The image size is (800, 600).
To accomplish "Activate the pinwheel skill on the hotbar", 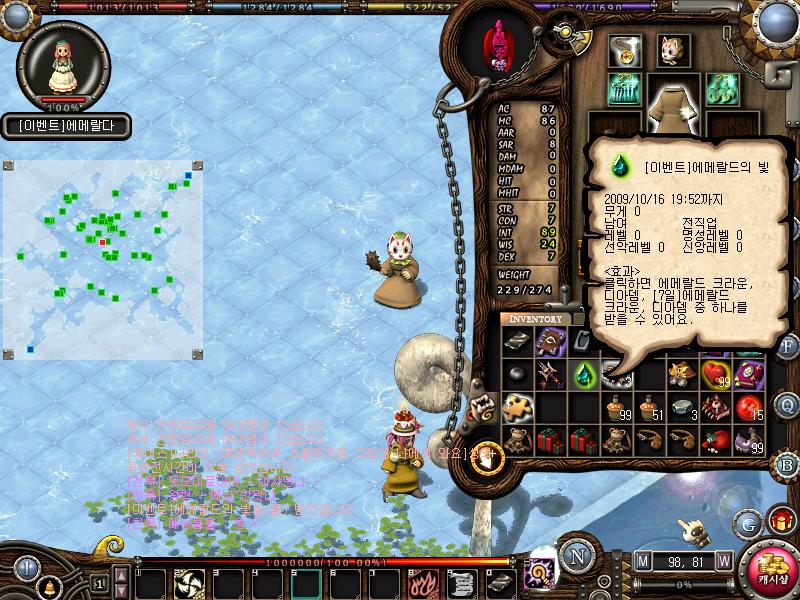I will pos(186,581).
